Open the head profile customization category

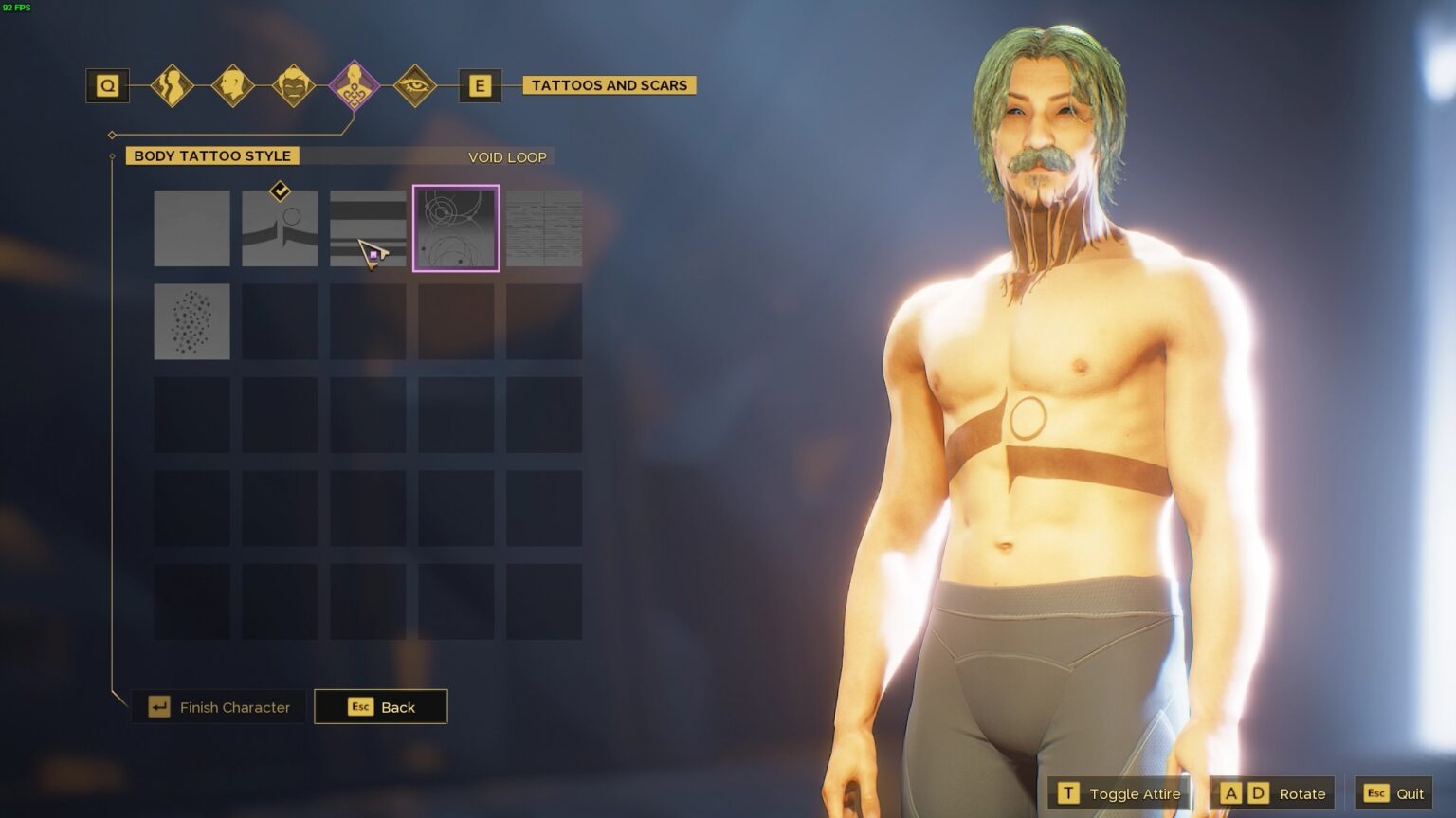[x=233, y=85]
